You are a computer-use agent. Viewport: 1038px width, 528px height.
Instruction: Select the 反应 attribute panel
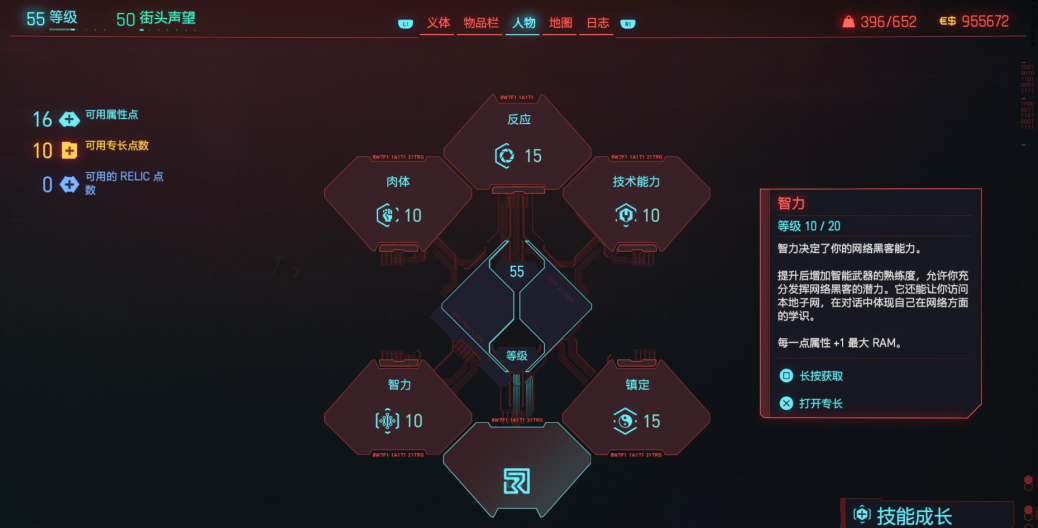coord(517,141)
